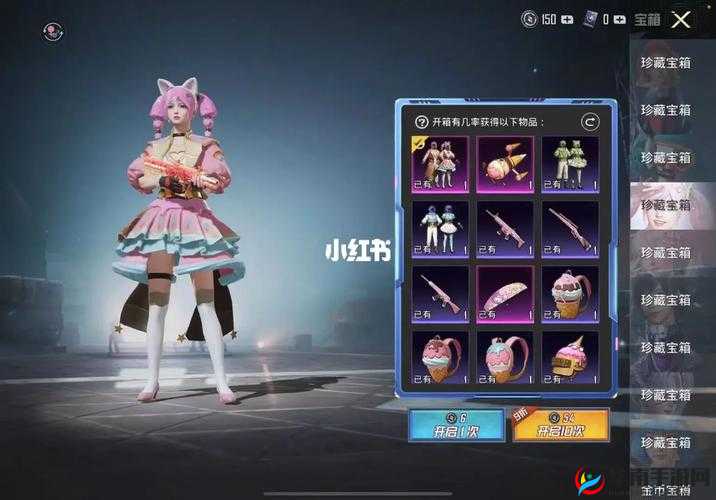
Task: Open ten crates with 开启10次
Action: 561,424
